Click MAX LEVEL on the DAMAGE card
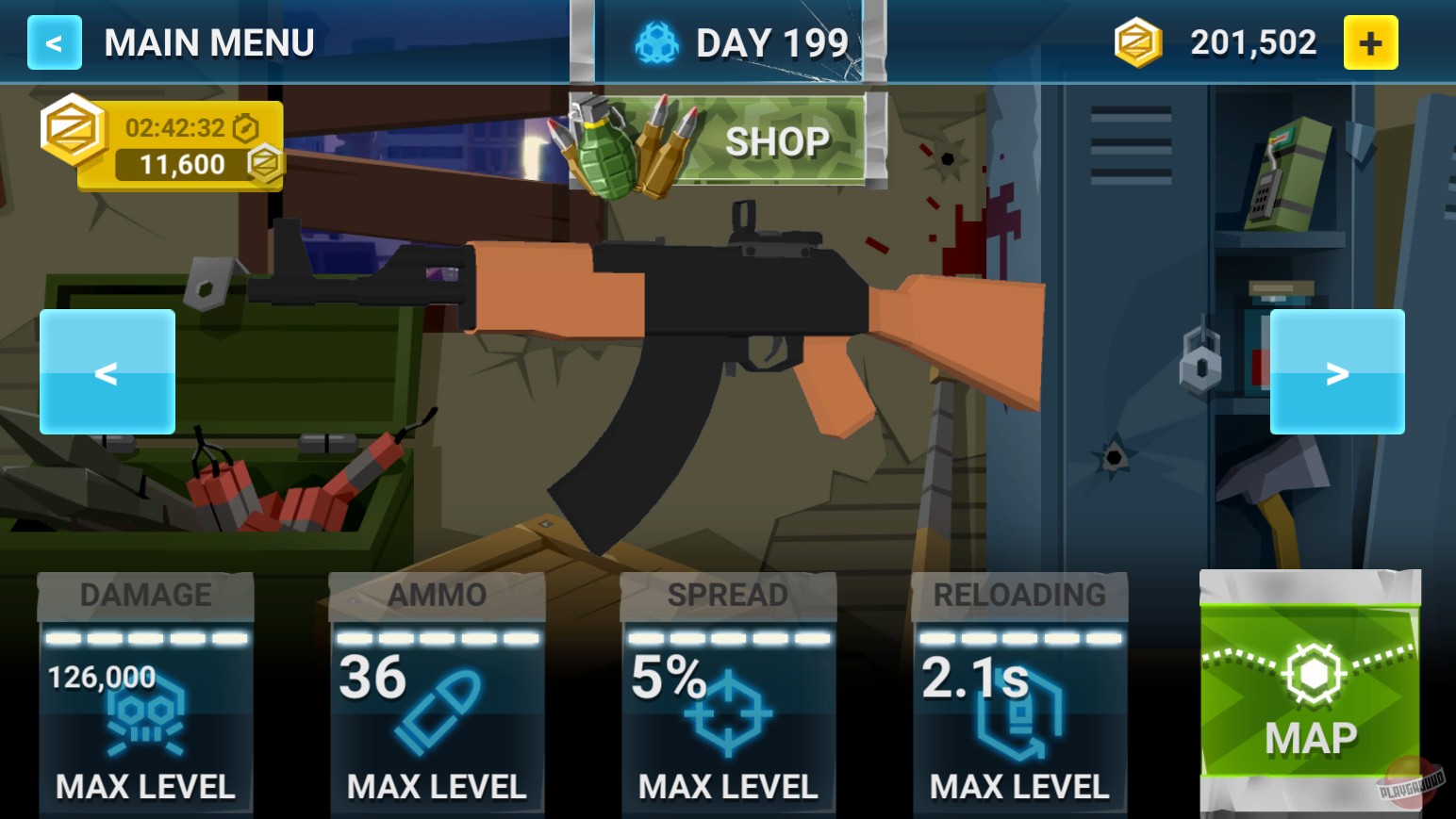 coord(145,784)
